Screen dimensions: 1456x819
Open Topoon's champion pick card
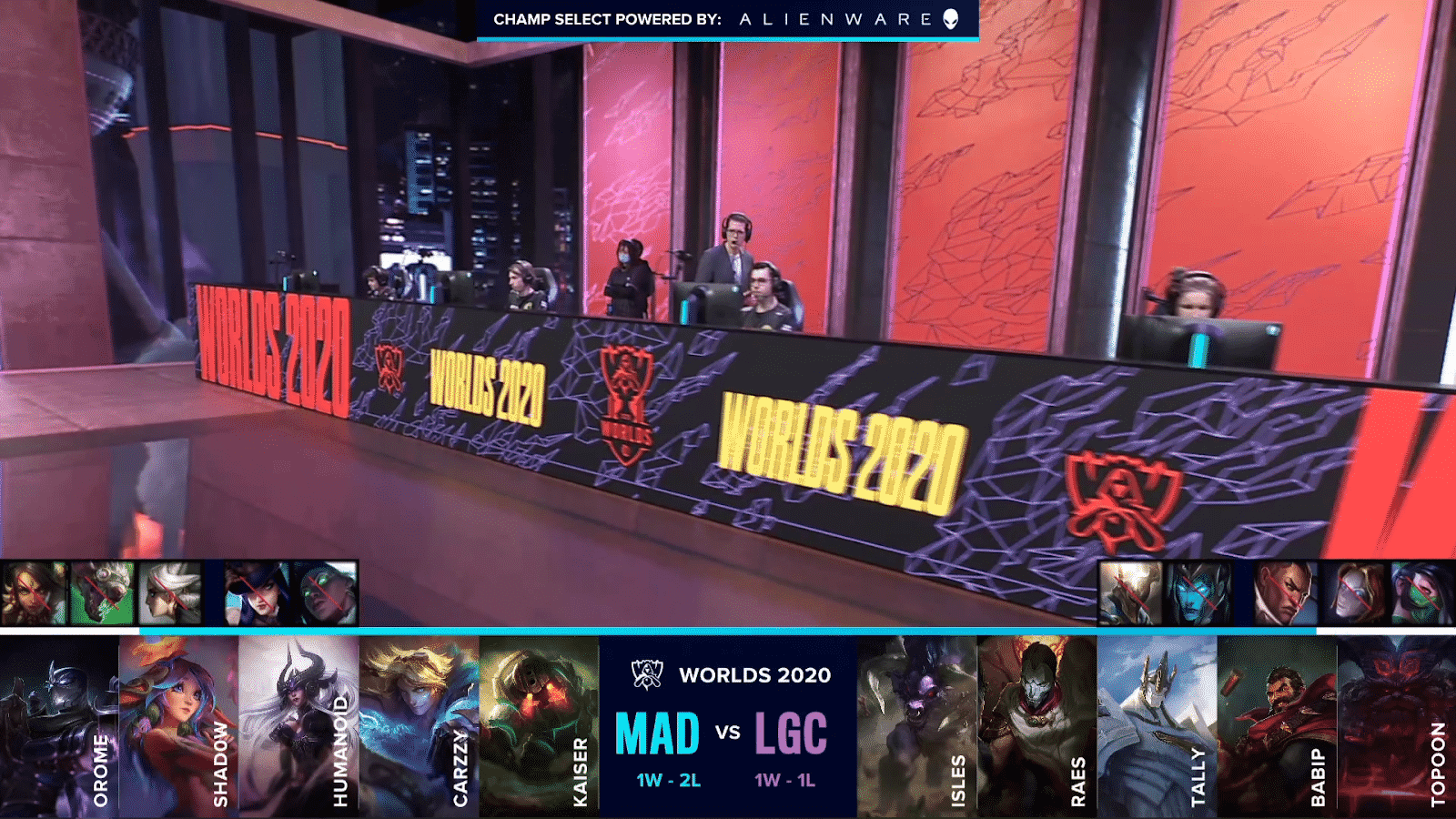1397,726
